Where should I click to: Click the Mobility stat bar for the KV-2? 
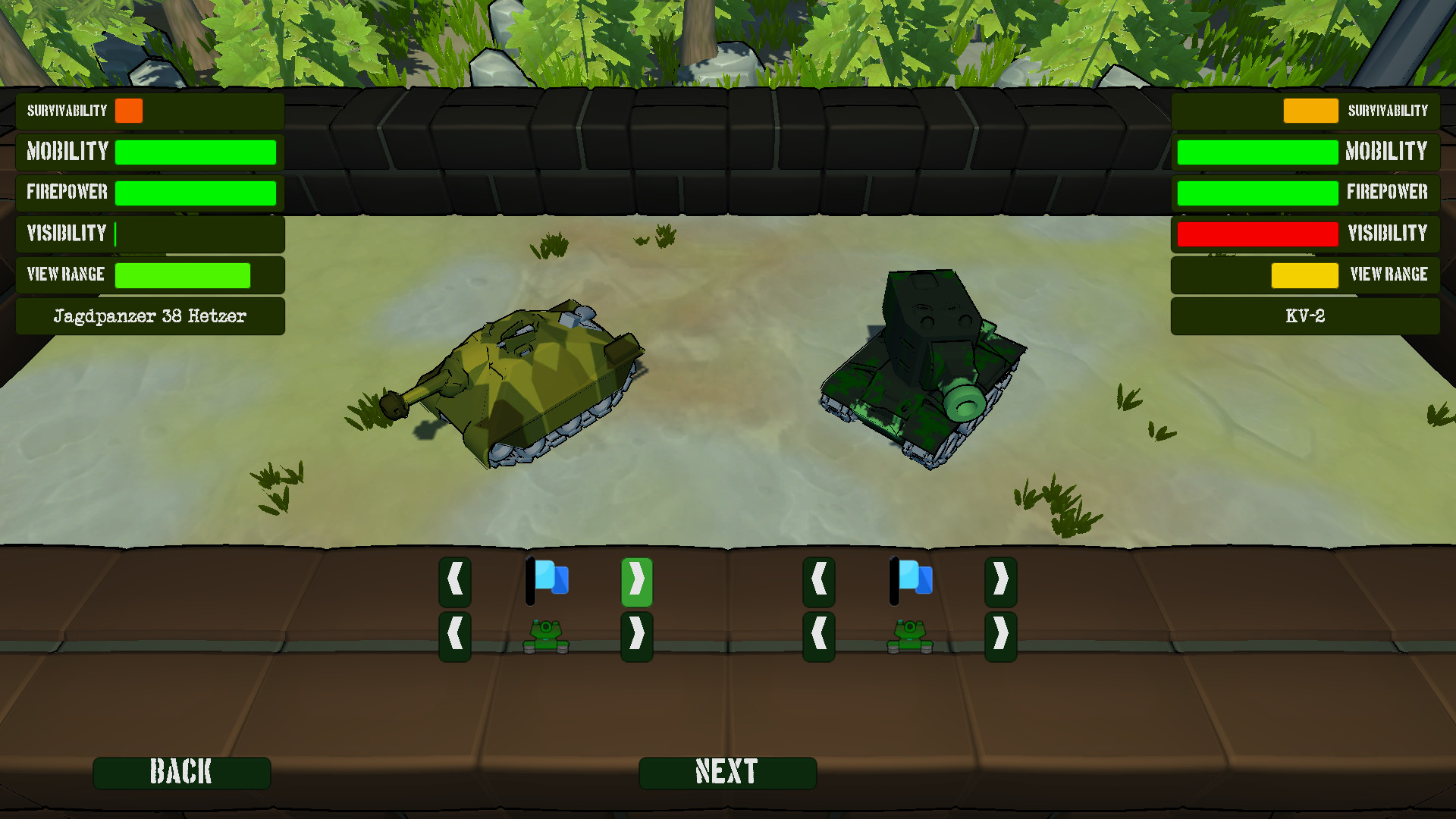point(1257,152)
